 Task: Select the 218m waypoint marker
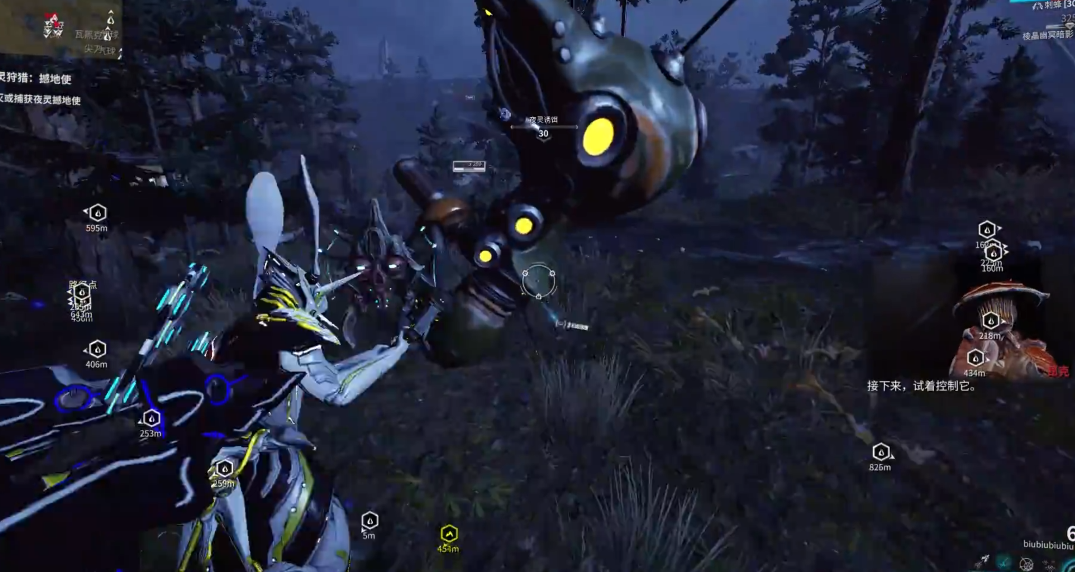tap(990, 321)
